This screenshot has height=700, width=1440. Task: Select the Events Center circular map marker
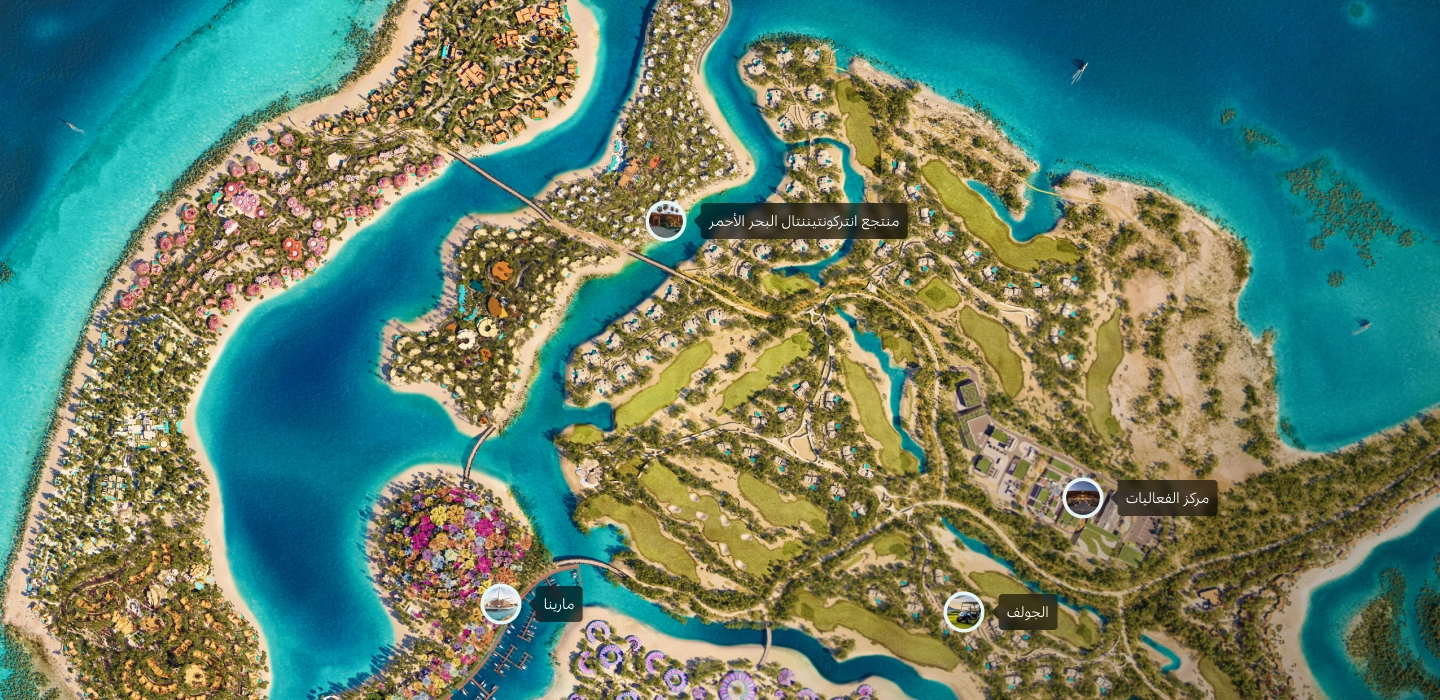(x=1082, y=498)
